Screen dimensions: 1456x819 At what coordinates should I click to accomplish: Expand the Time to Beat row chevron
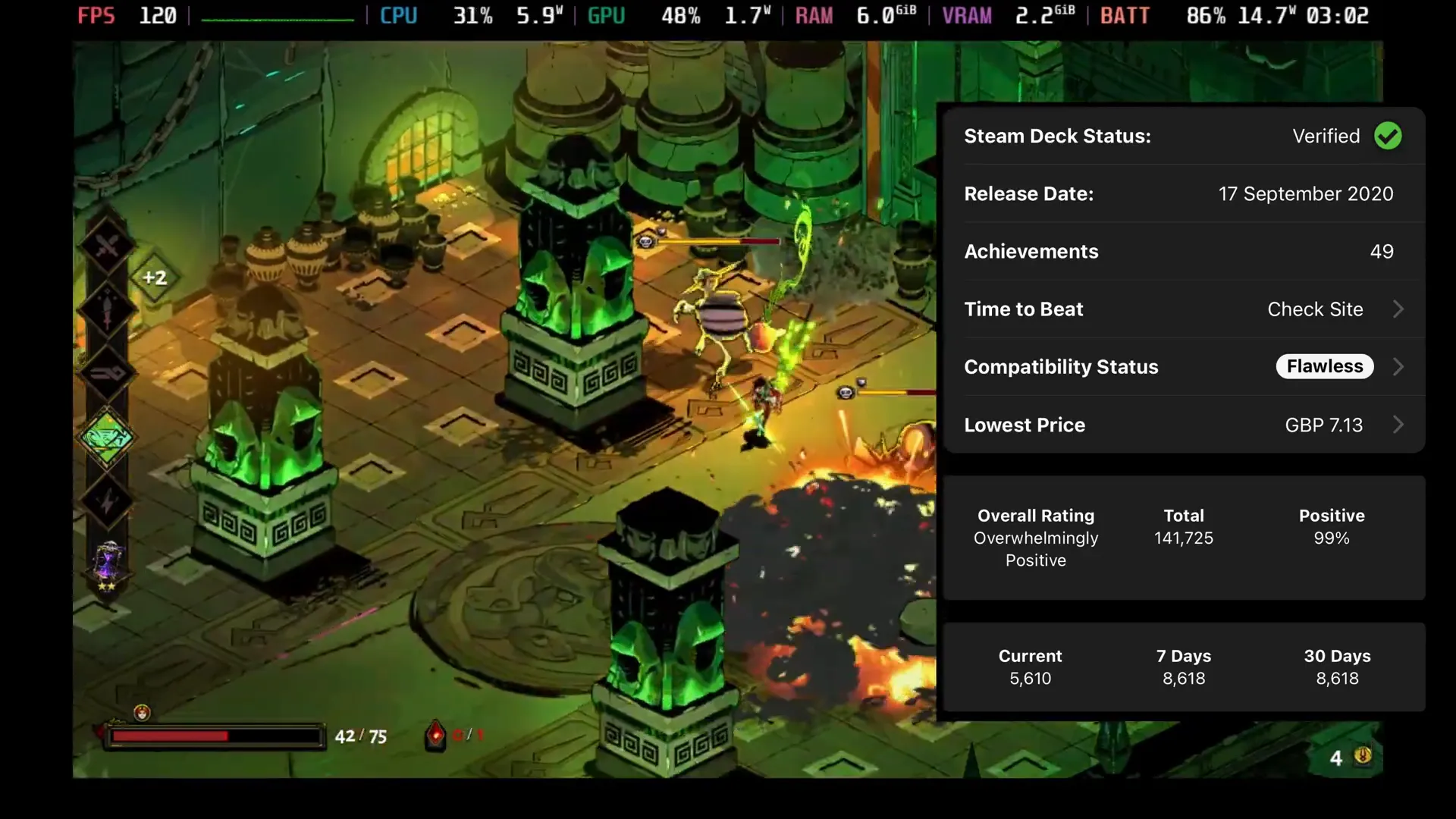point(1398,309)
